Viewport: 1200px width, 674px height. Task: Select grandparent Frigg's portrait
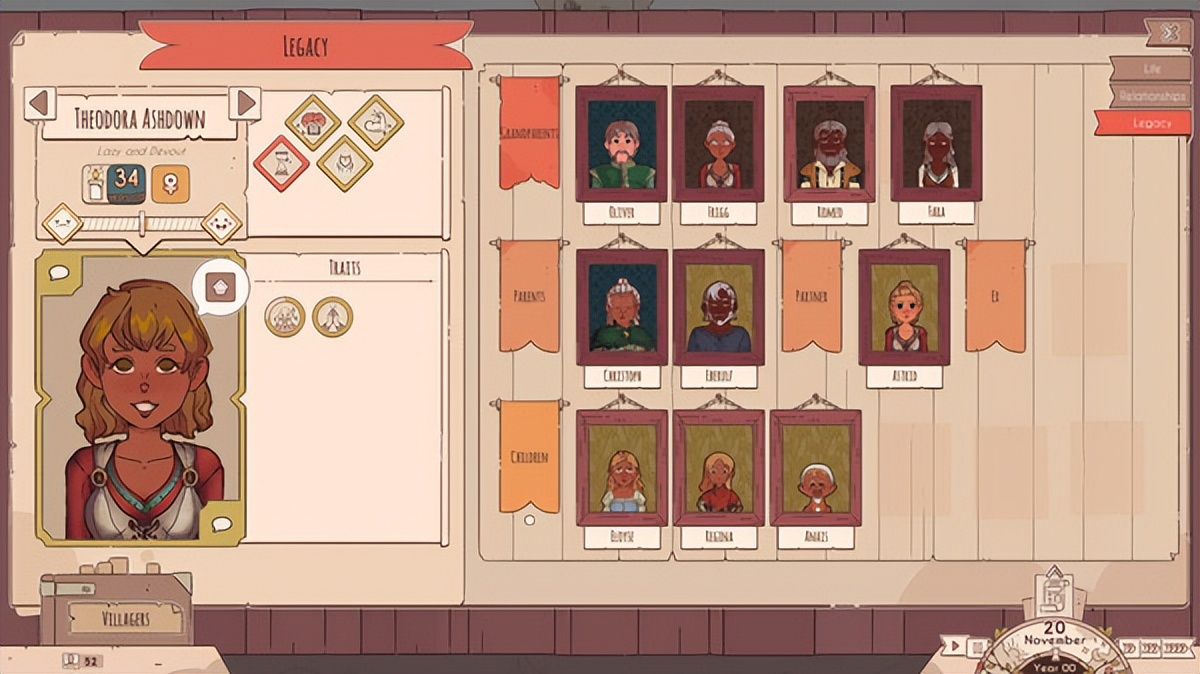718,143
